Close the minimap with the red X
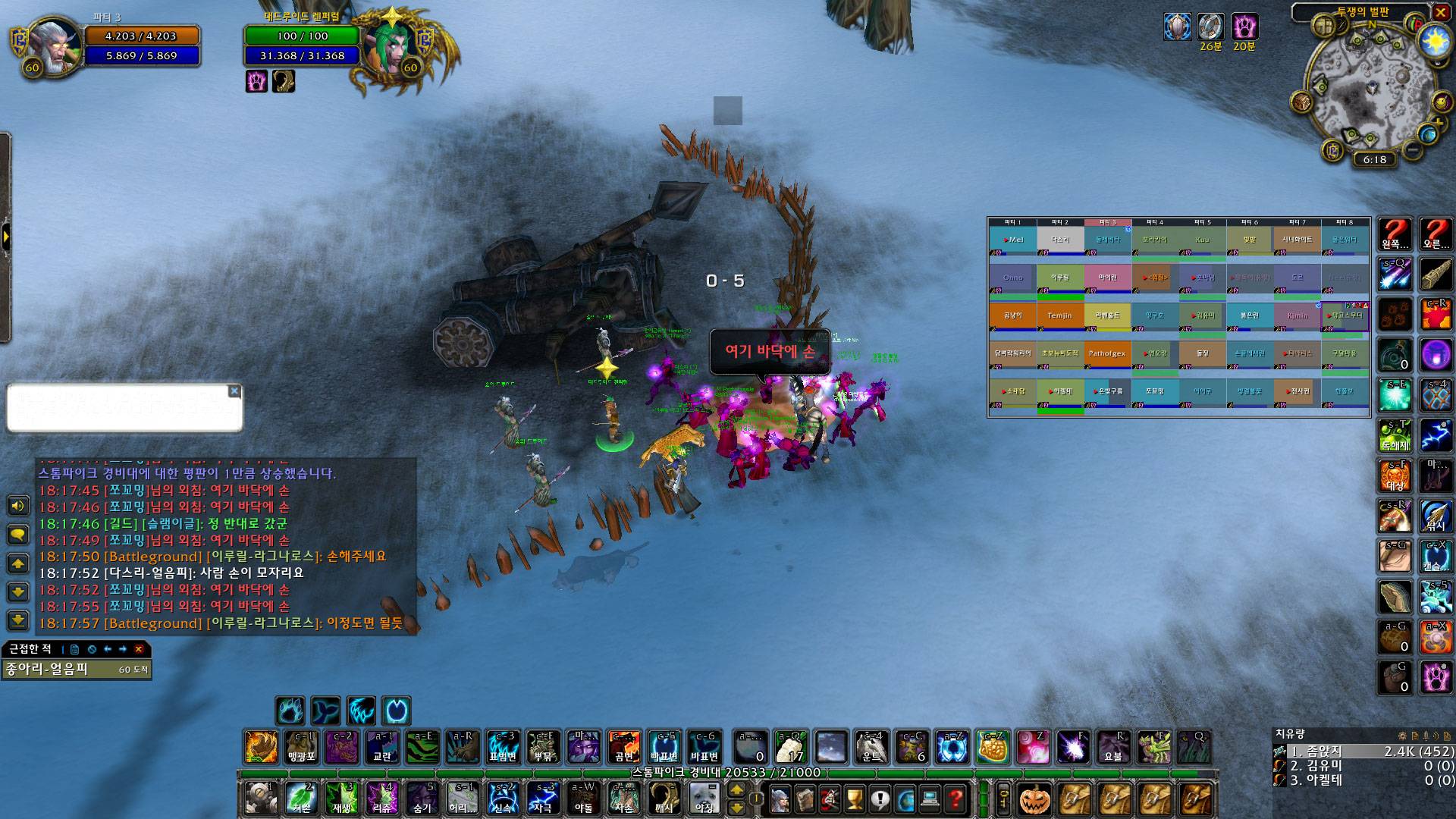 click(1441, 12)
